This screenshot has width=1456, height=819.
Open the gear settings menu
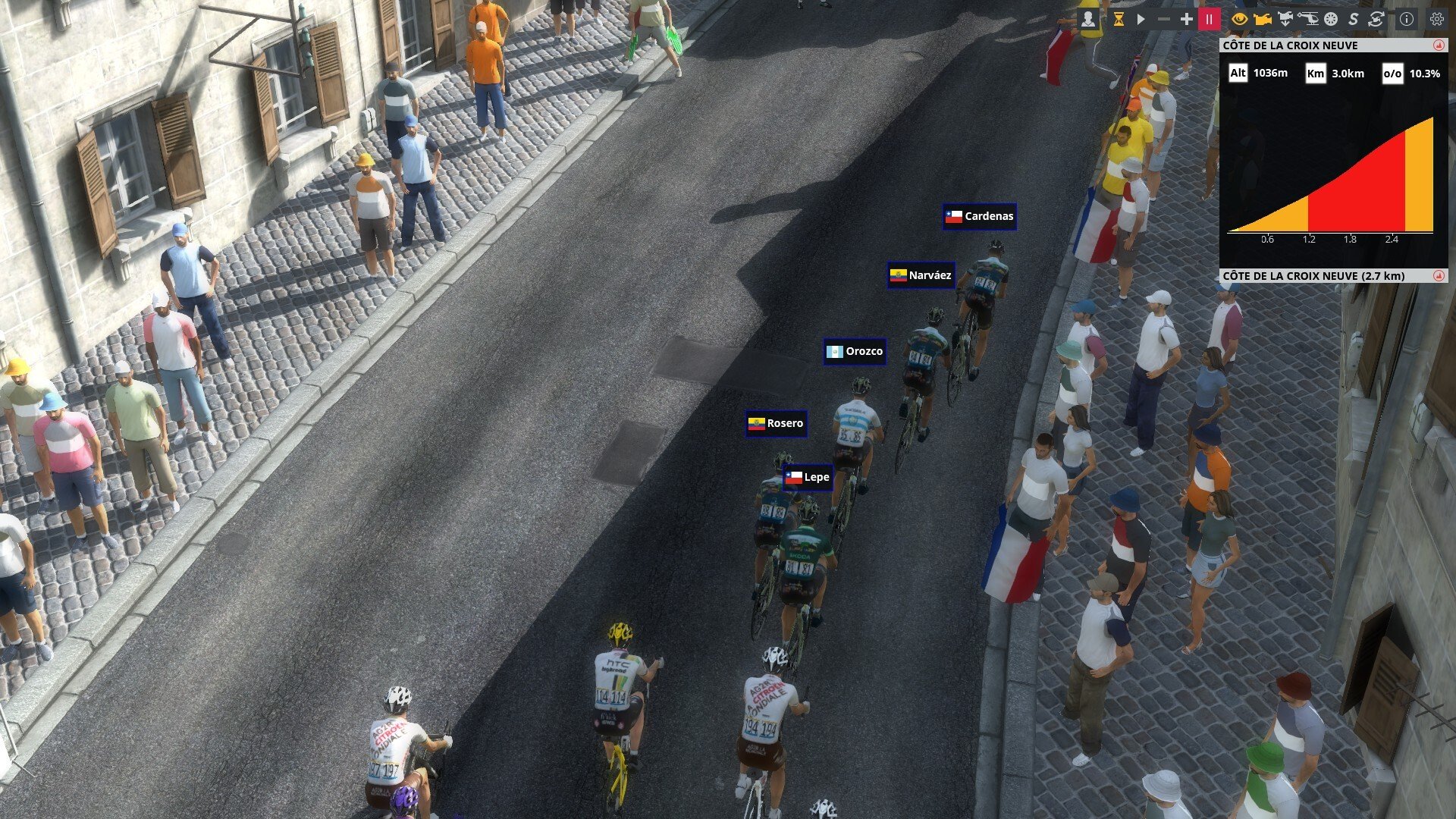point(1436,20)
